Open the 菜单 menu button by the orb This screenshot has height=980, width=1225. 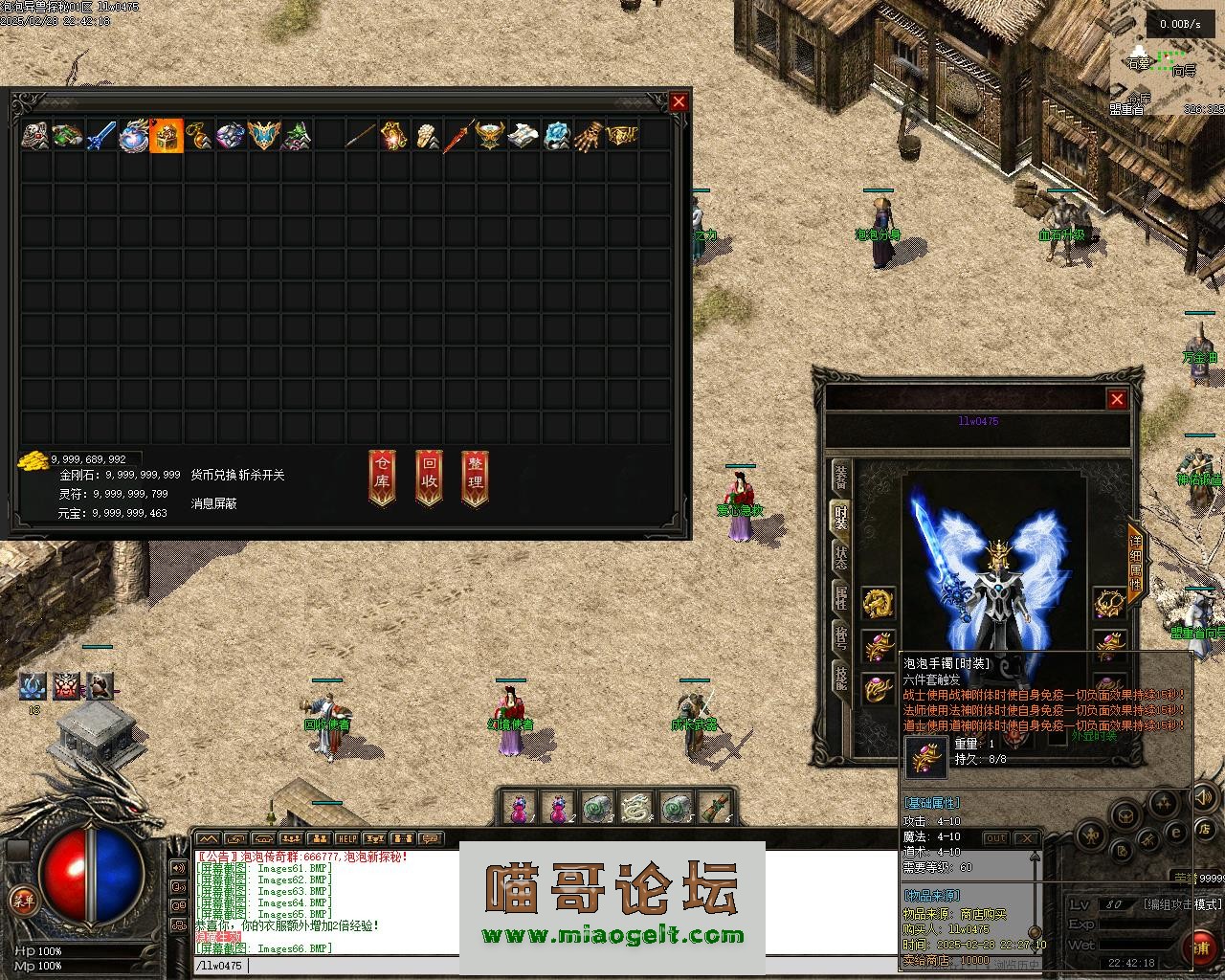23,900
